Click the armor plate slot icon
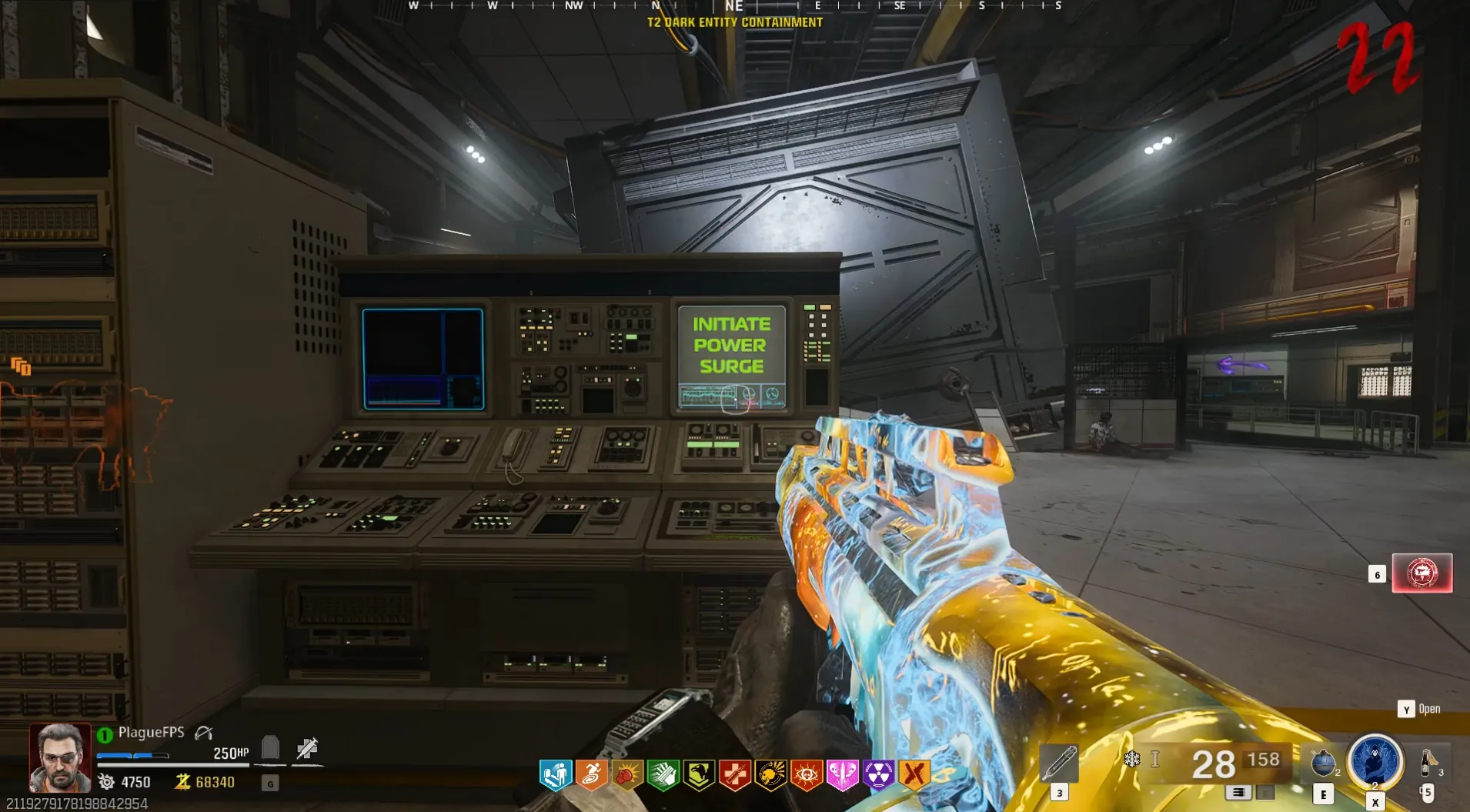The height and width of the screenshot is (812, 1470). point(270,747)
